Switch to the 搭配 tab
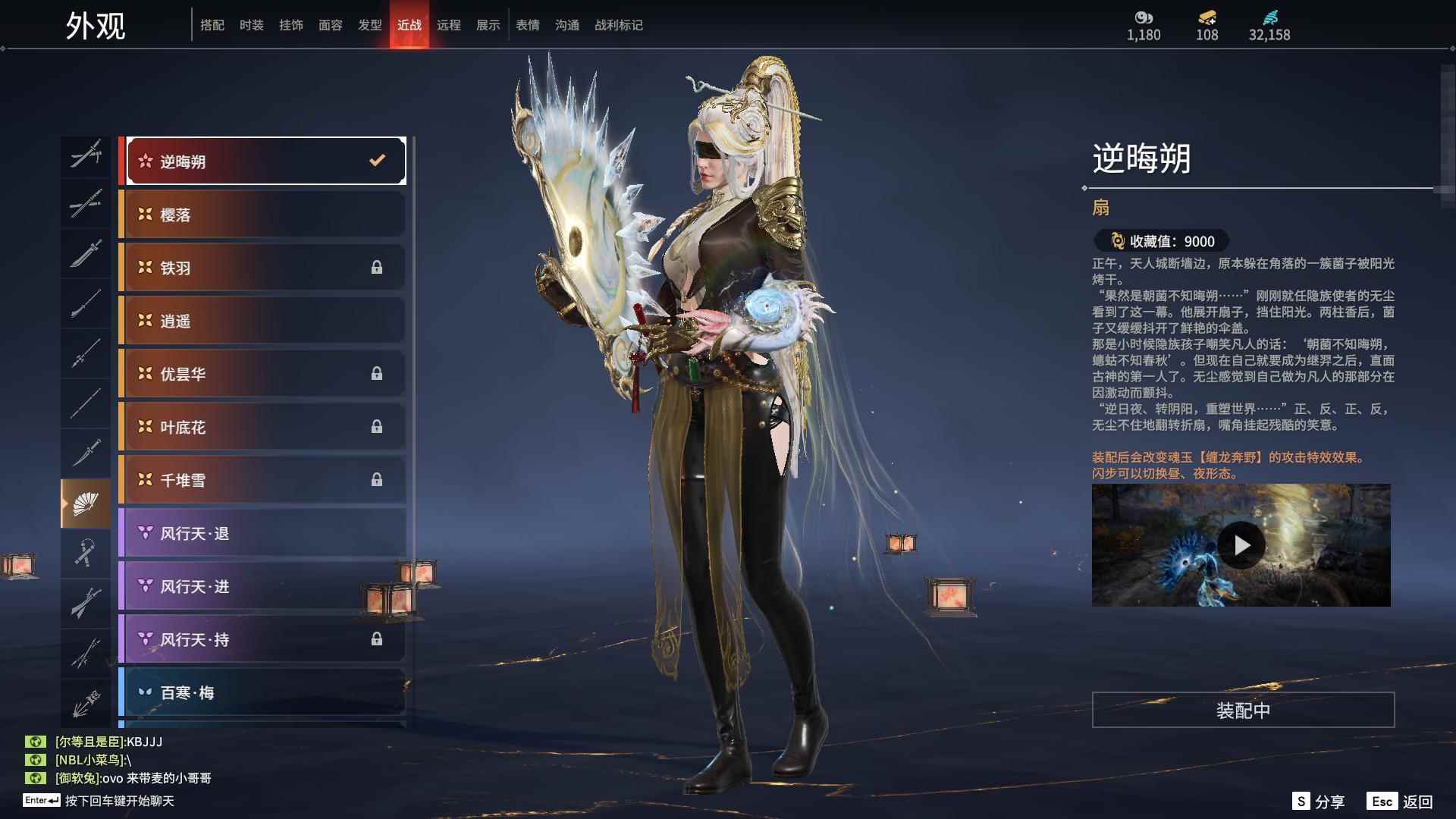 212,25
